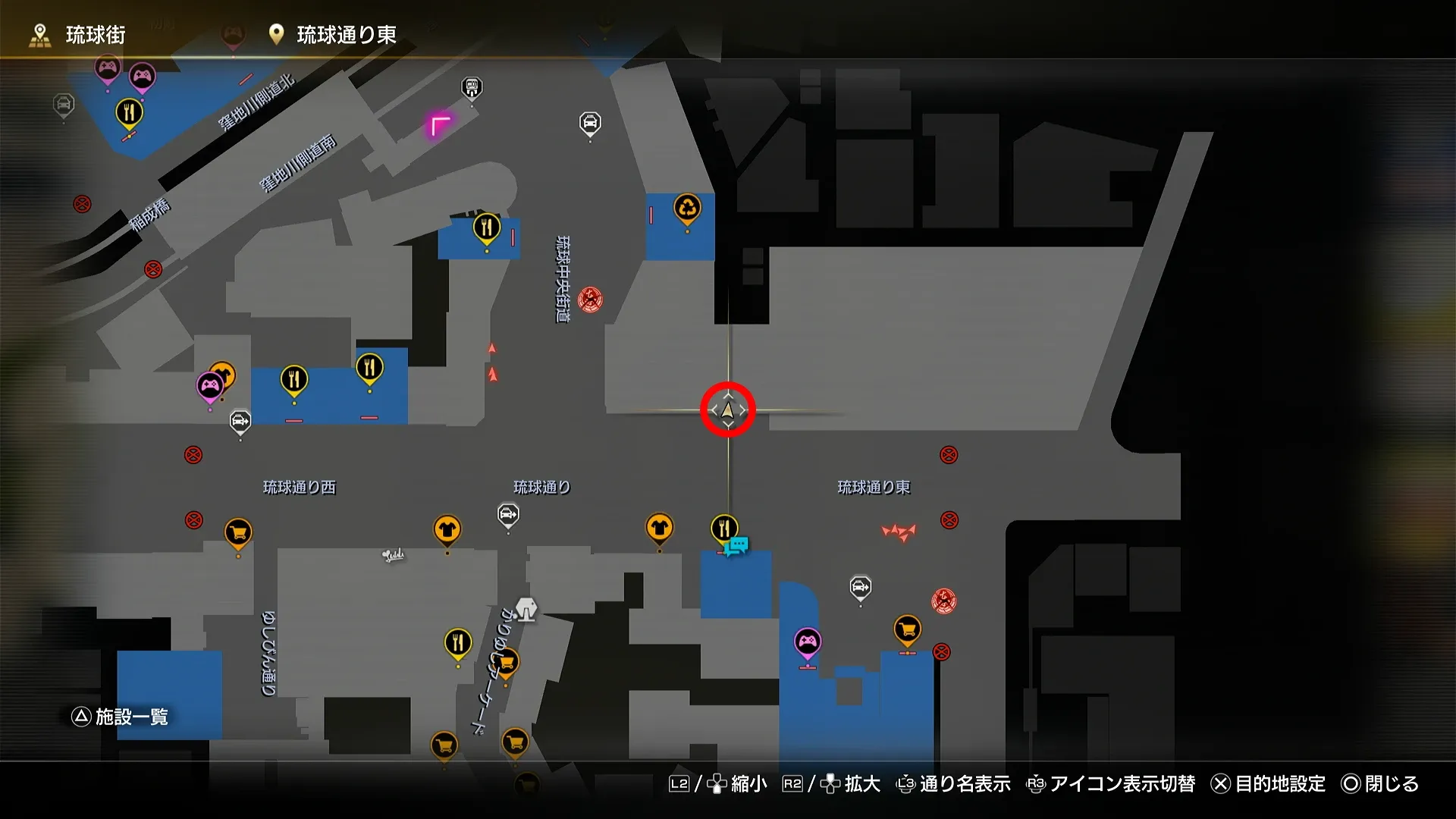Toggle street name display with 通り名表示
1456x819 pixels.
point(963,785)
